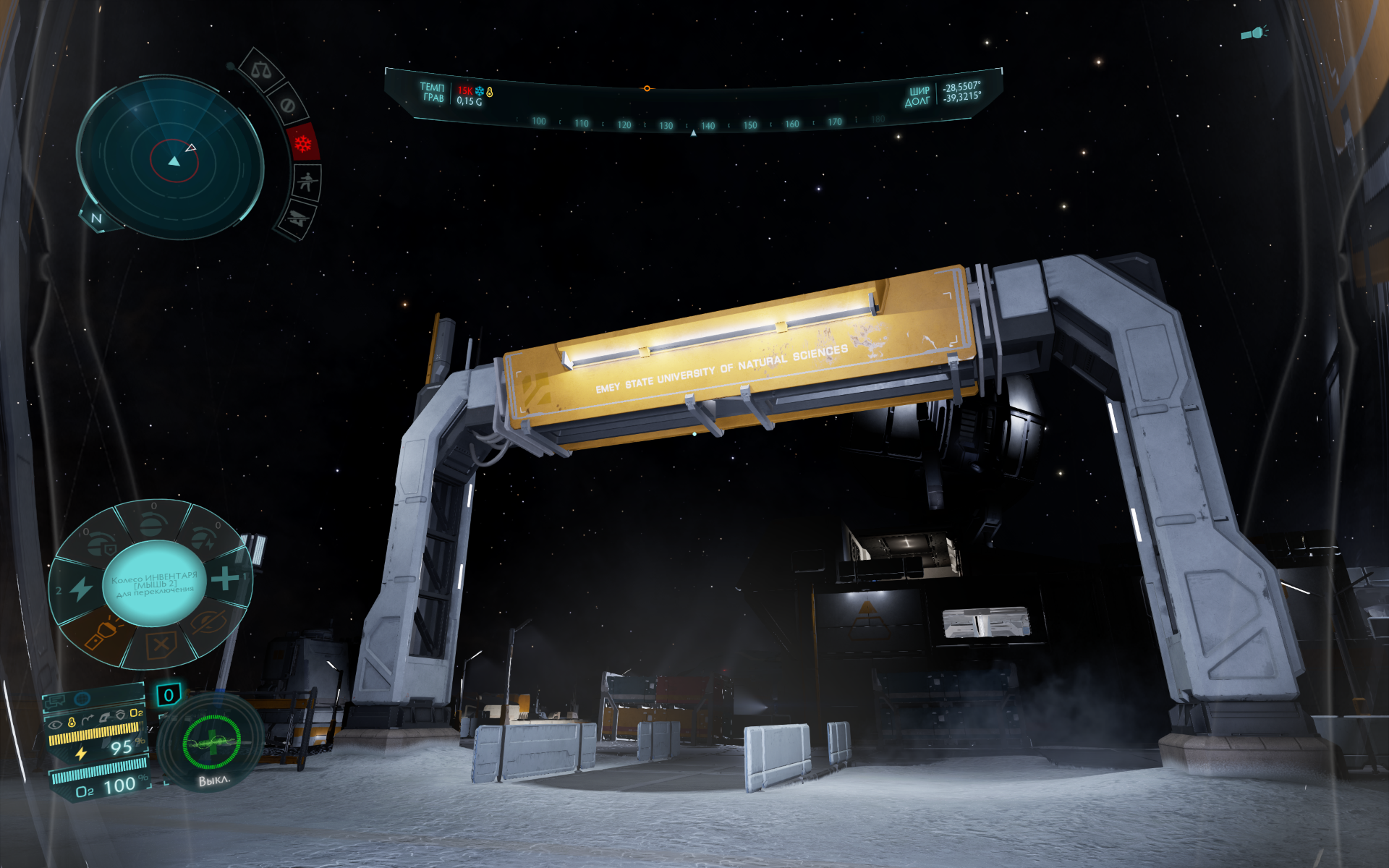The height and width of the screenshot is (868, 1389).
Task: Click the flashlight indicator in the top corner
Action: (x=1253, y=33)
